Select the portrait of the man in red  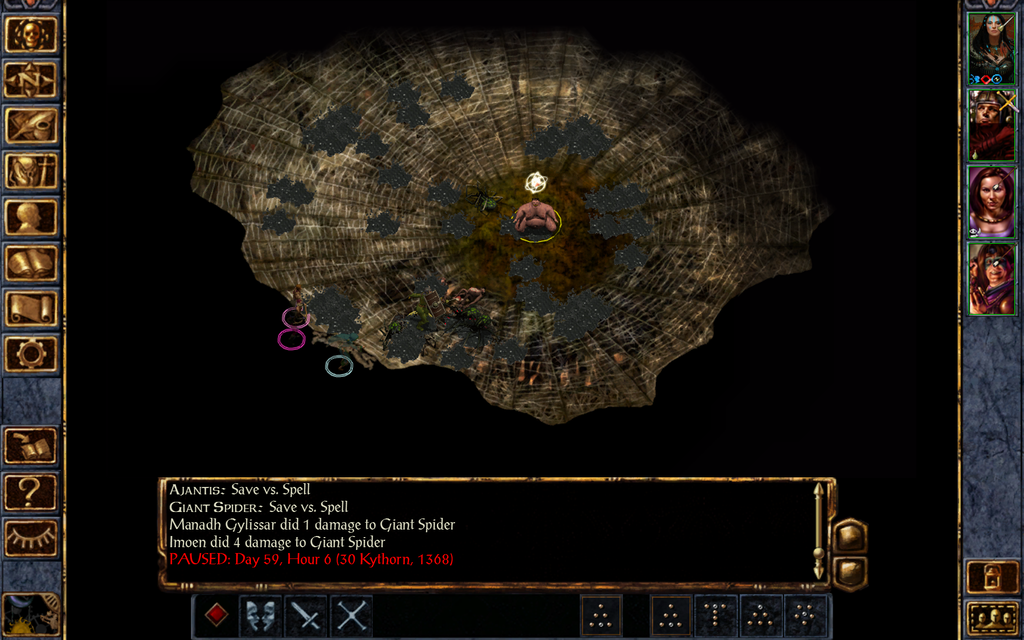[992, 125]
